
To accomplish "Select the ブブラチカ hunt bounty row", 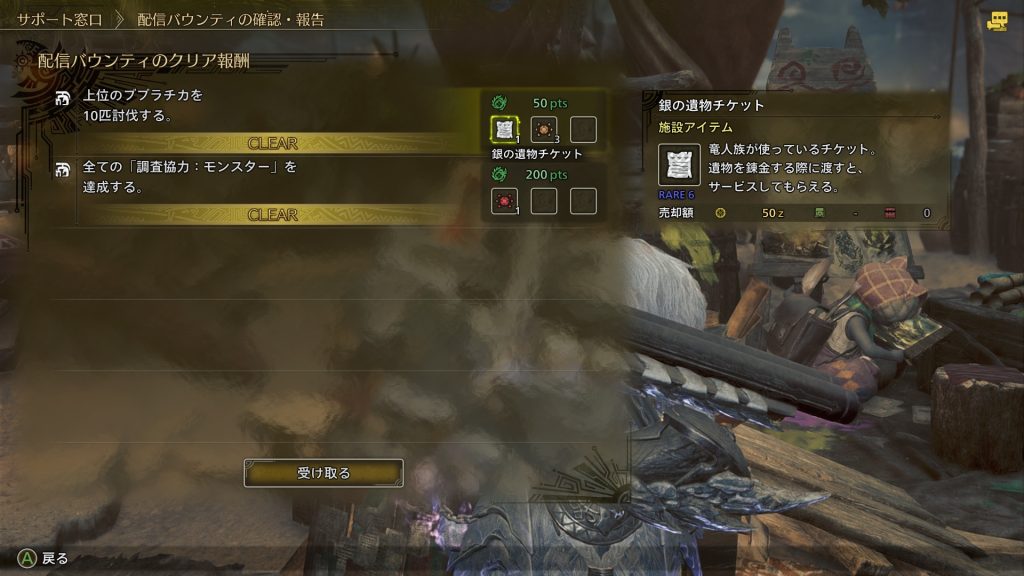I will tap(250, 105).
